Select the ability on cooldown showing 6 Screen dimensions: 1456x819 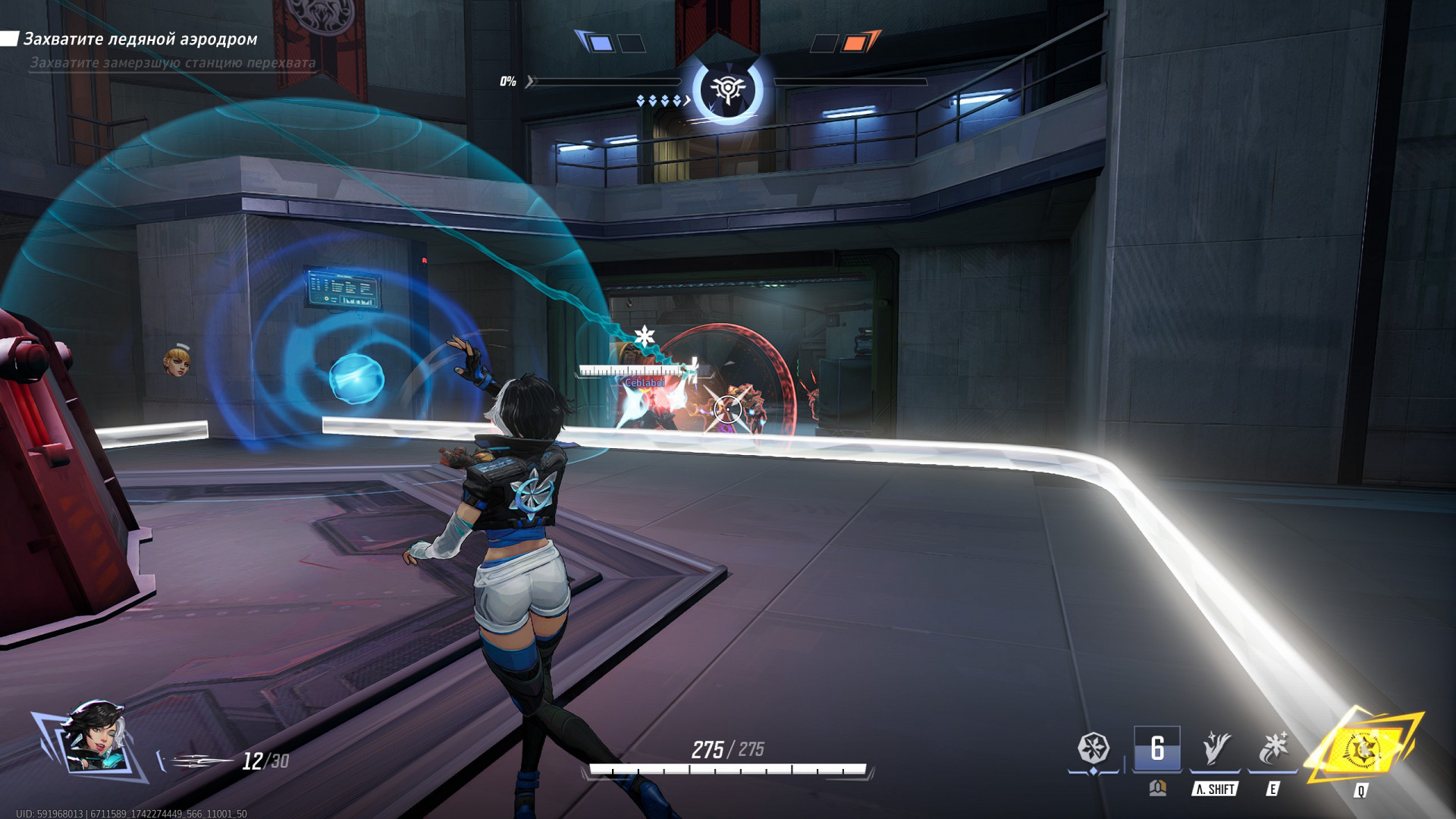tap(1156, 748)
